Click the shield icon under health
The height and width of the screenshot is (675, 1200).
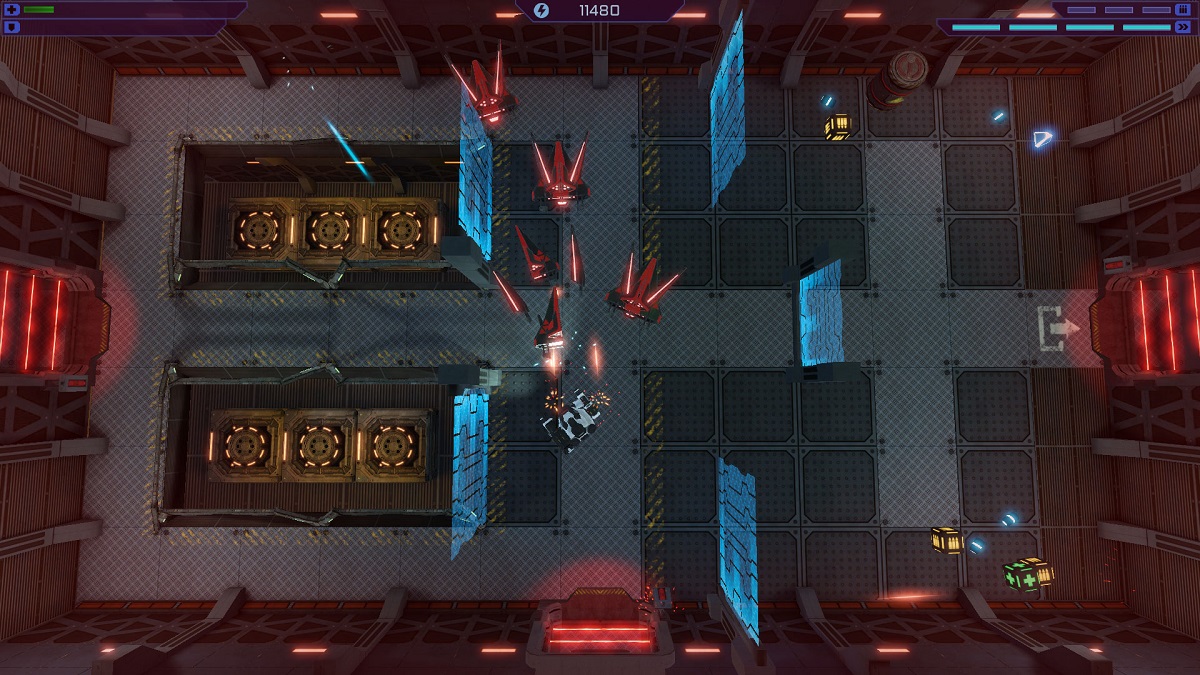[x=12, y=27]
